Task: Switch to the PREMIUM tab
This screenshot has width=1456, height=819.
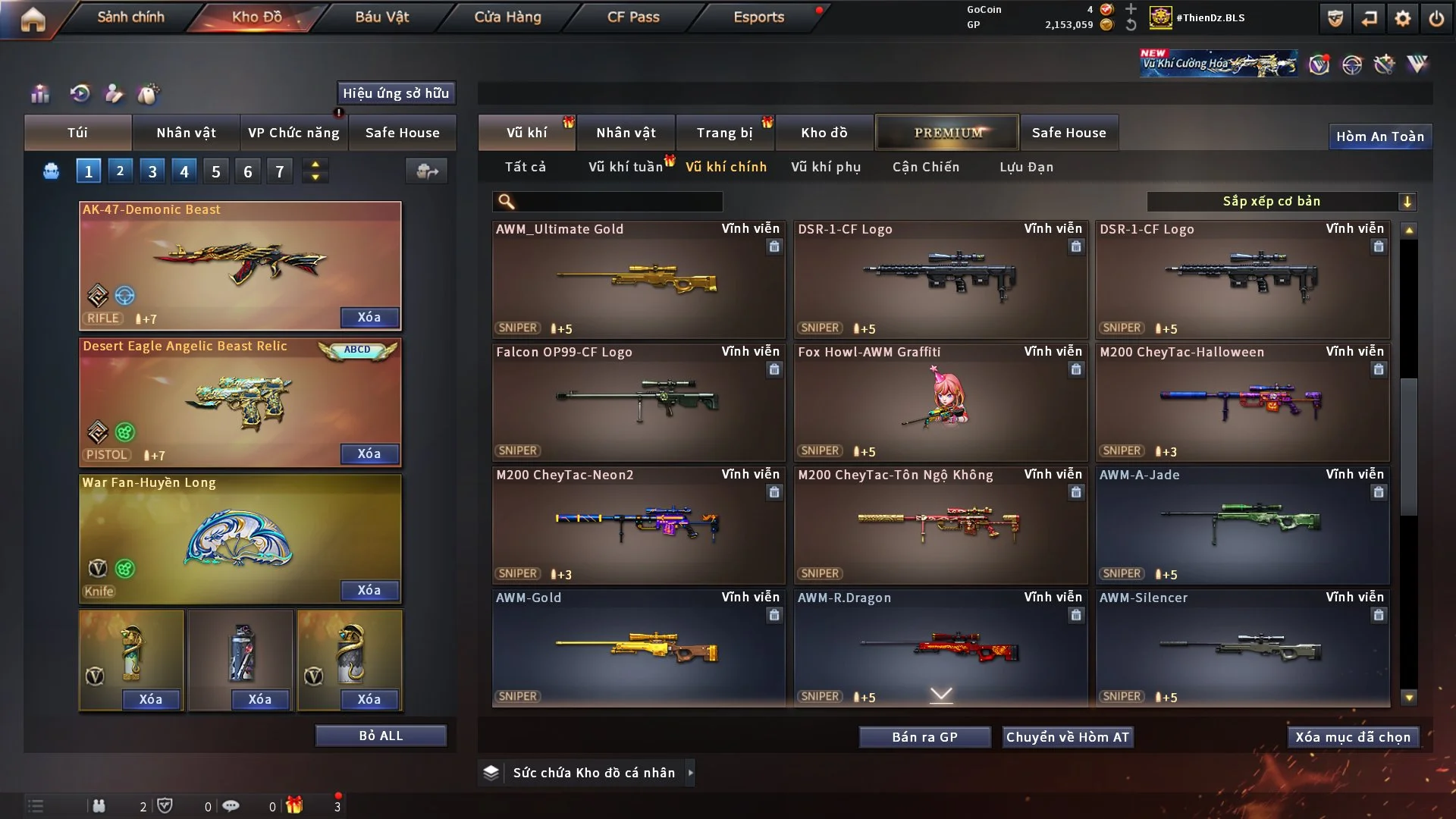Action: coord(948,133)
